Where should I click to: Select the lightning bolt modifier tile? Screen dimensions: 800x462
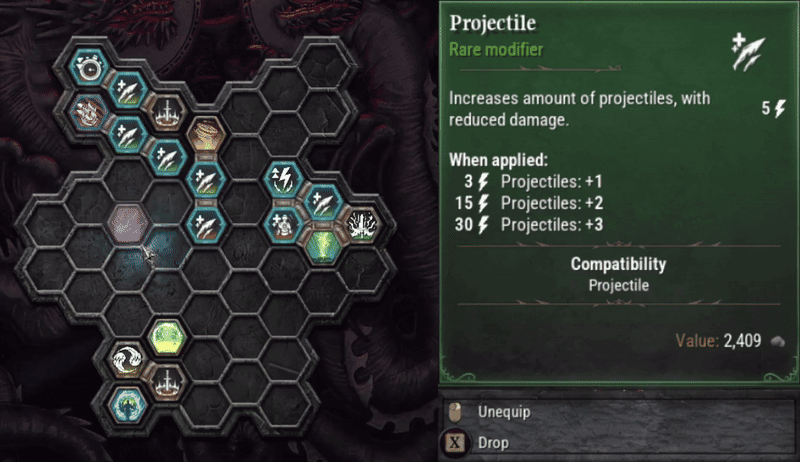(283, 179)
